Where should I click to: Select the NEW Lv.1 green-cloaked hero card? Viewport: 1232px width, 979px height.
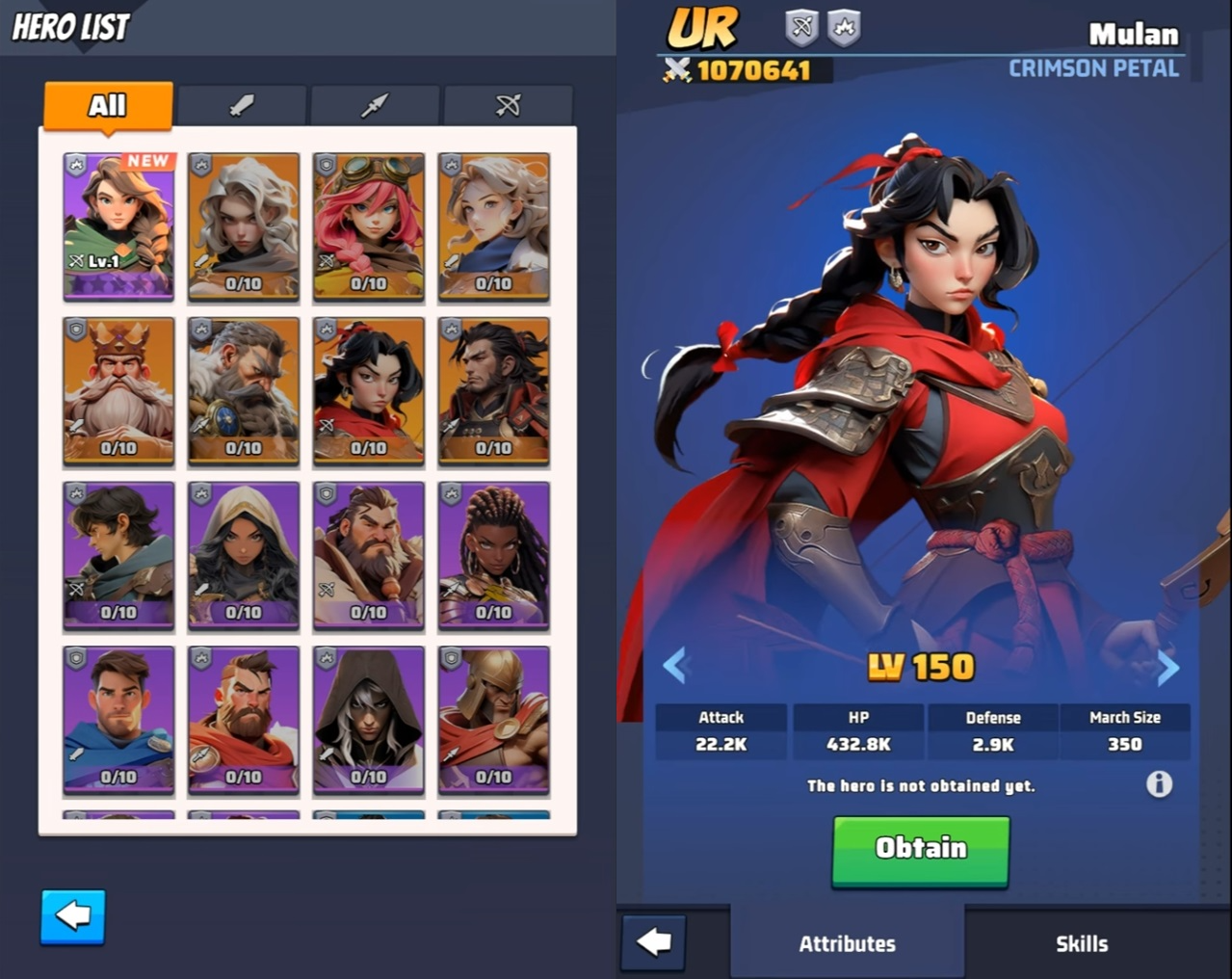tap(118, 225)
